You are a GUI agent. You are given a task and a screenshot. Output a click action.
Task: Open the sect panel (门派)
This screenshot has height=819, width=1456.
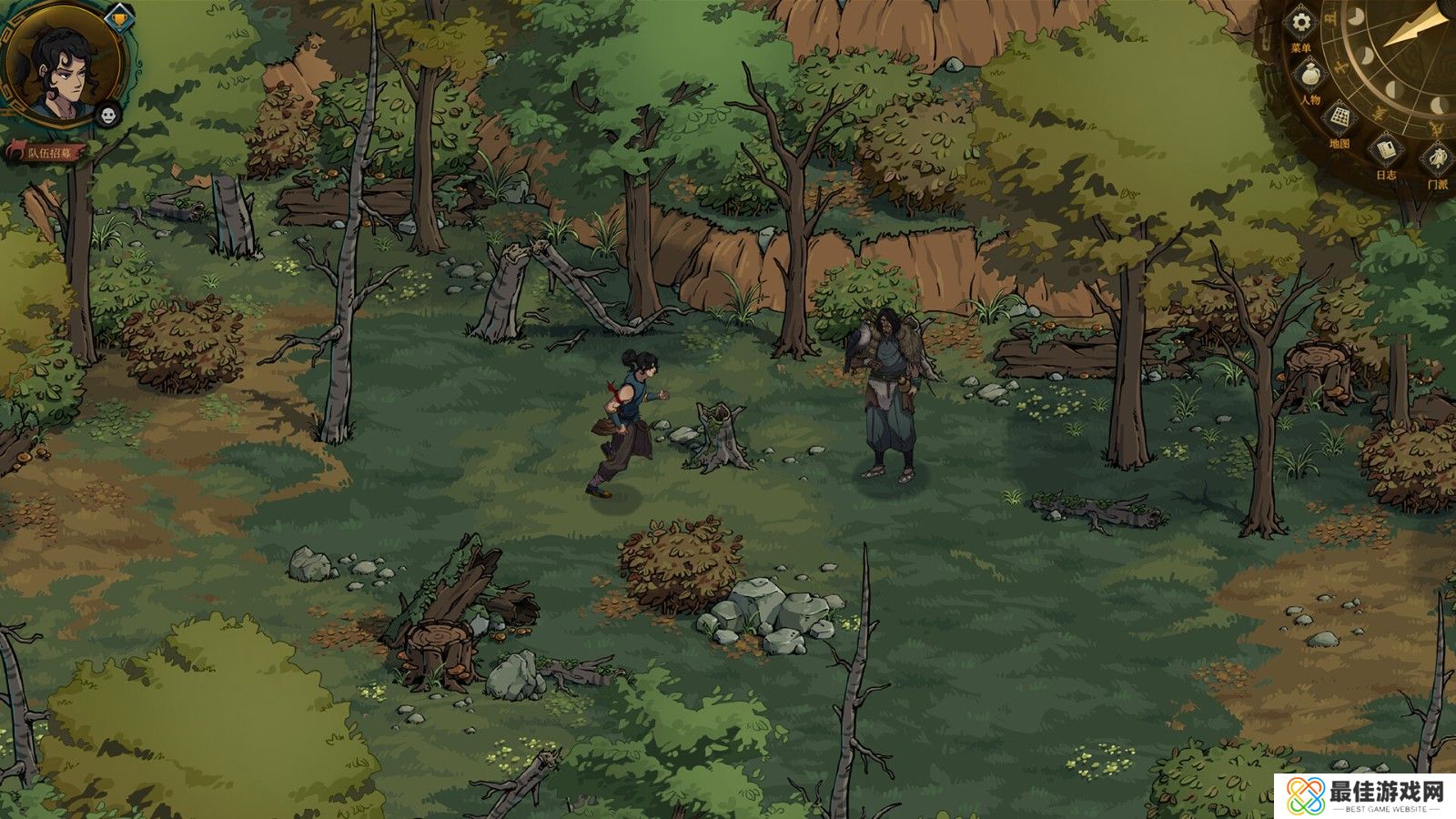point(1437,161)
